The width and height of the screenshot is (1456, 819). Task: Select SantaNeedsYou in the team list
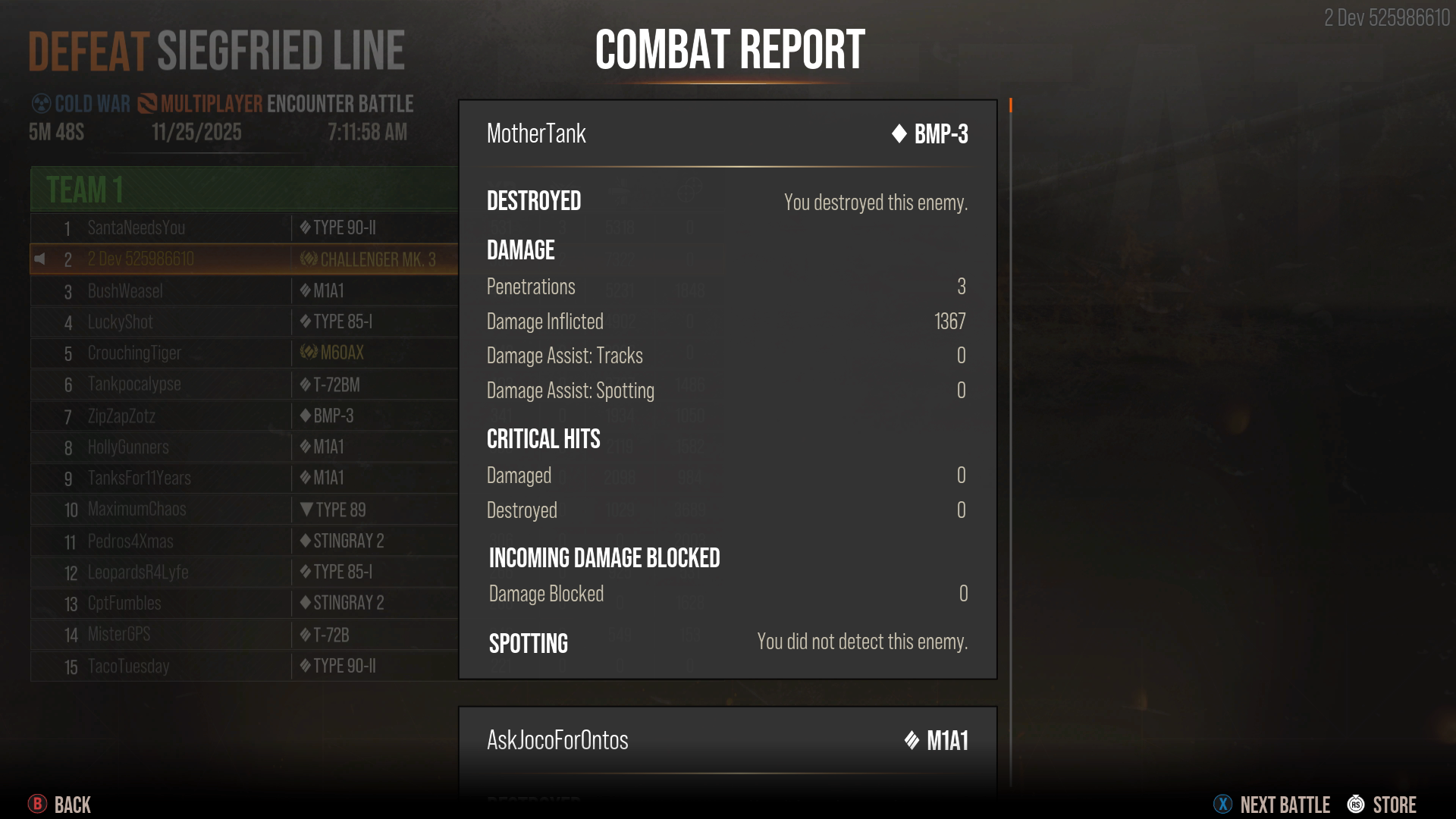136,227
